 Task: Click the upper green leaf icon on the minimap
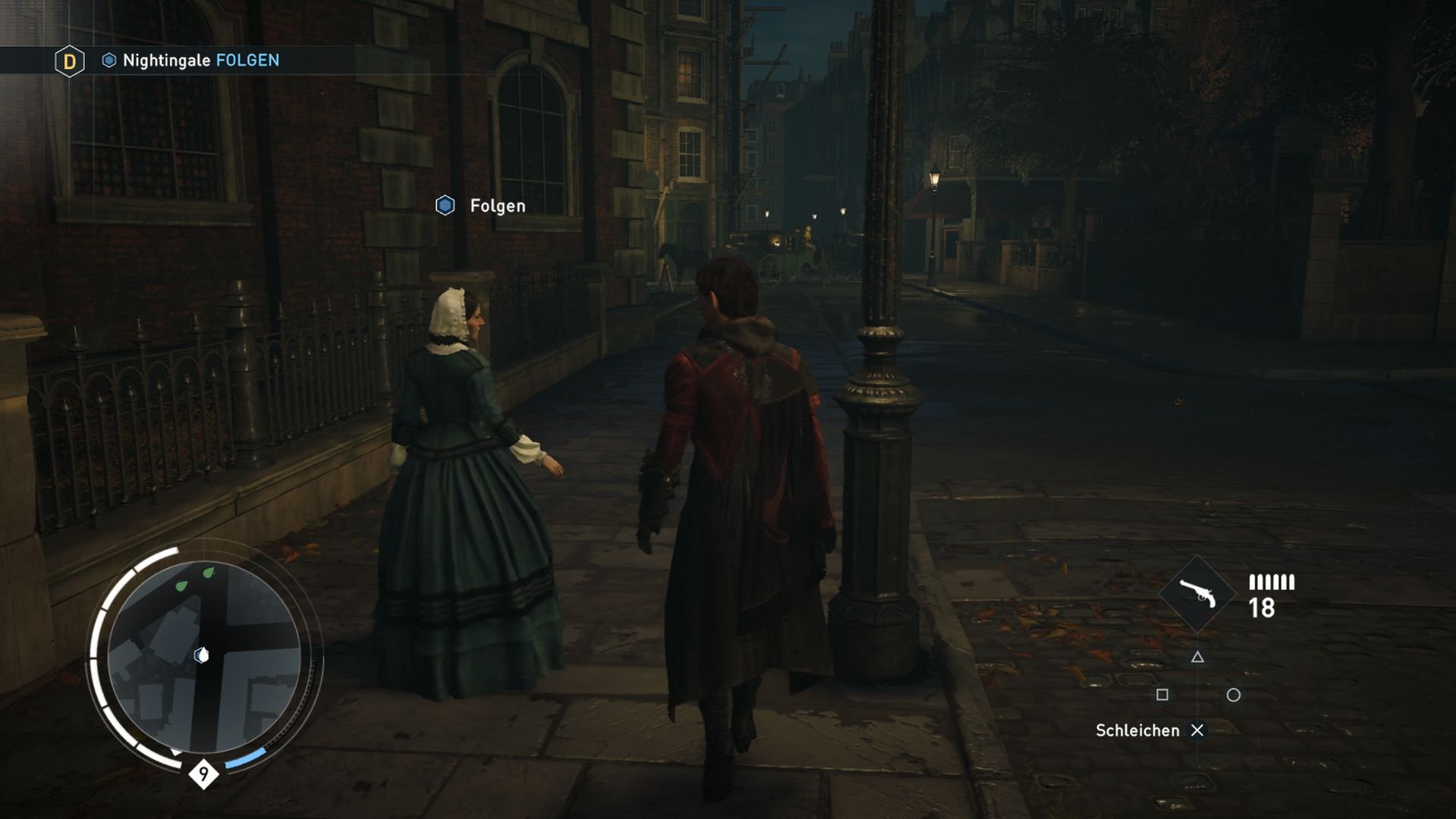[208, 573]
